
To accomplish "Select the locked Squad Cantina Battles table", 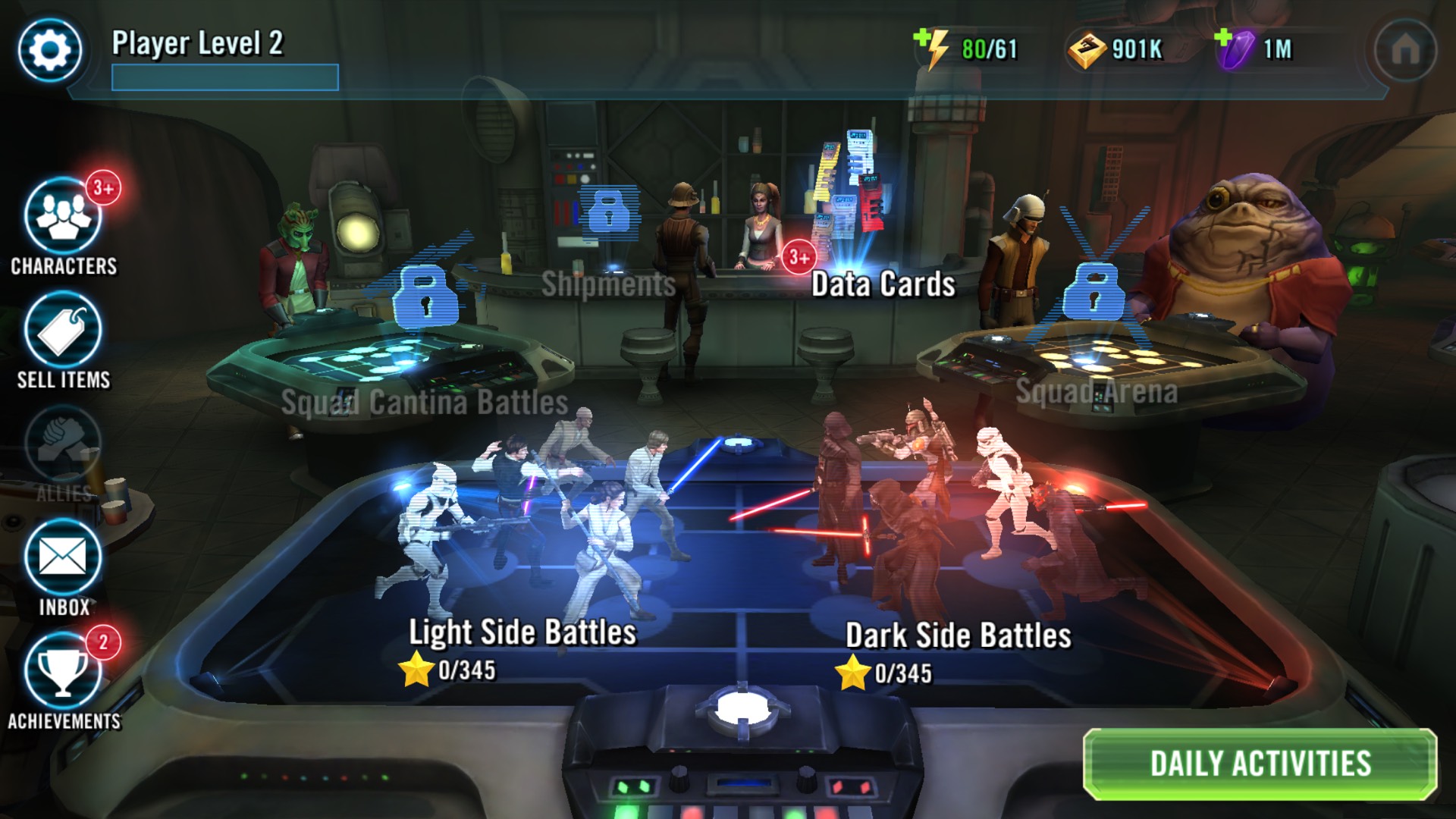I will [425, 402].
